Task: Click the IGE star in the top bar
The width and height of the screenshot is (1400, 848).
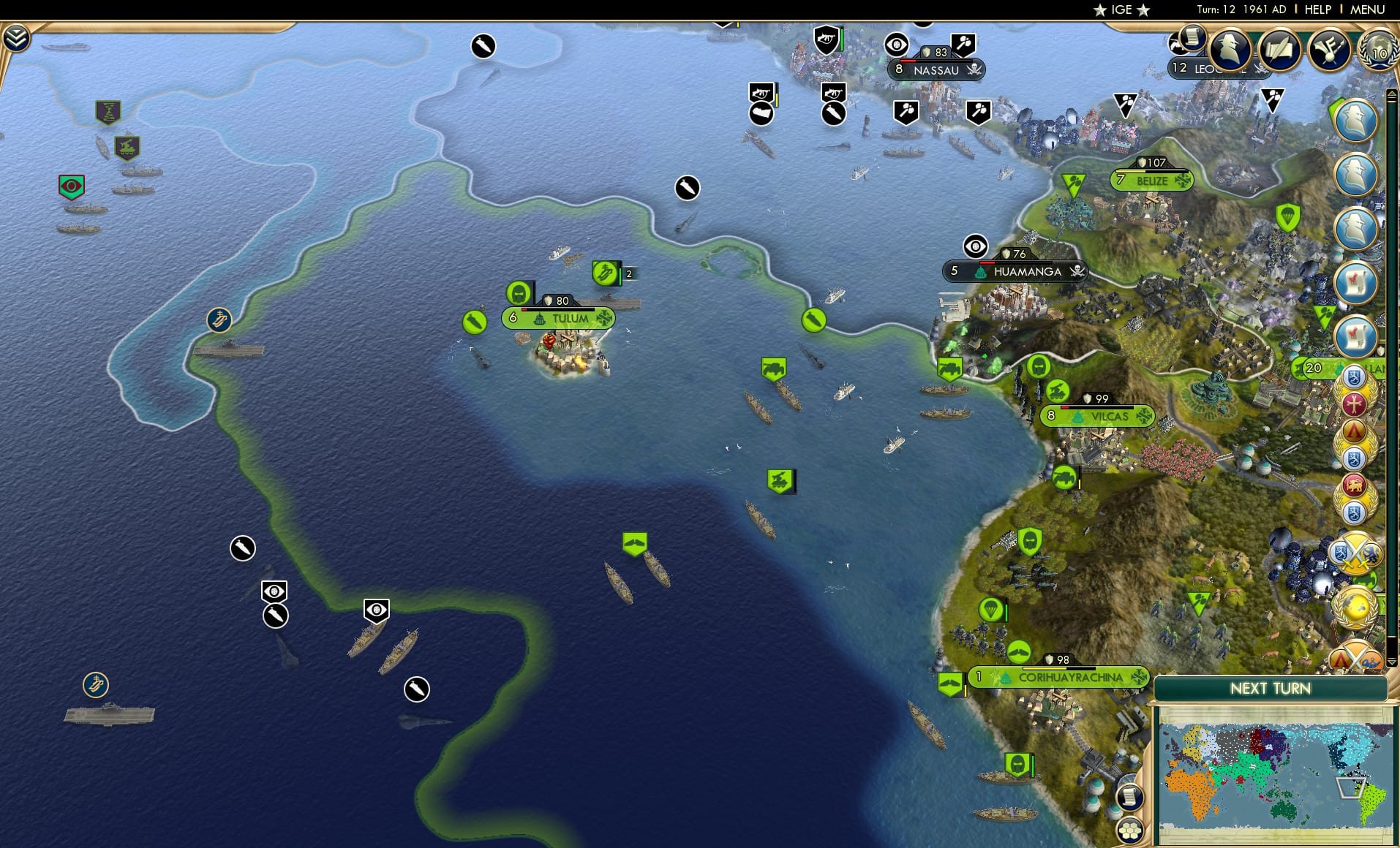Action: click(1102, 10)
